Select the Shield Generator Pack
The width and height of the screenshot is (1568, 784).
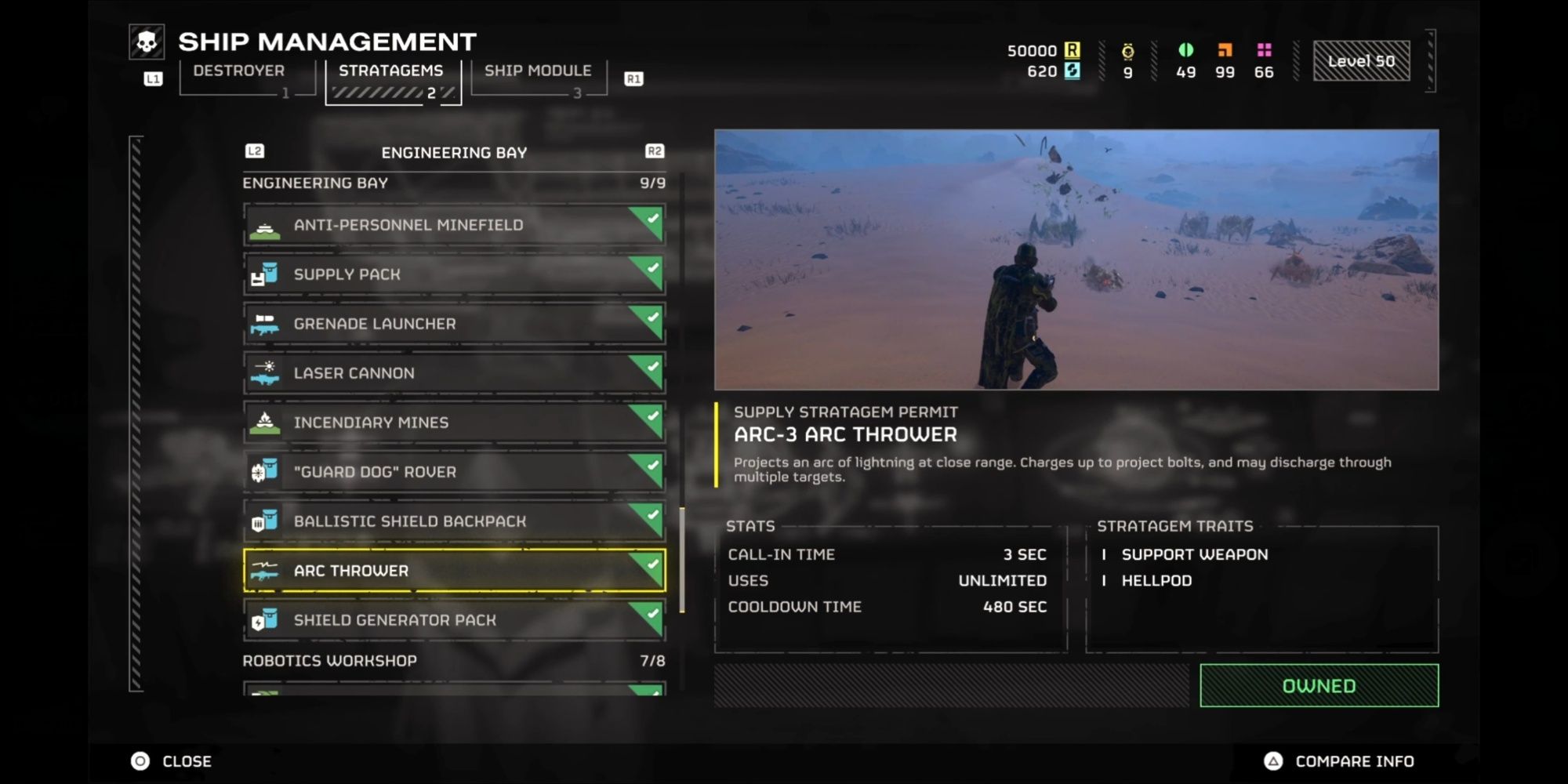point(454,620)
